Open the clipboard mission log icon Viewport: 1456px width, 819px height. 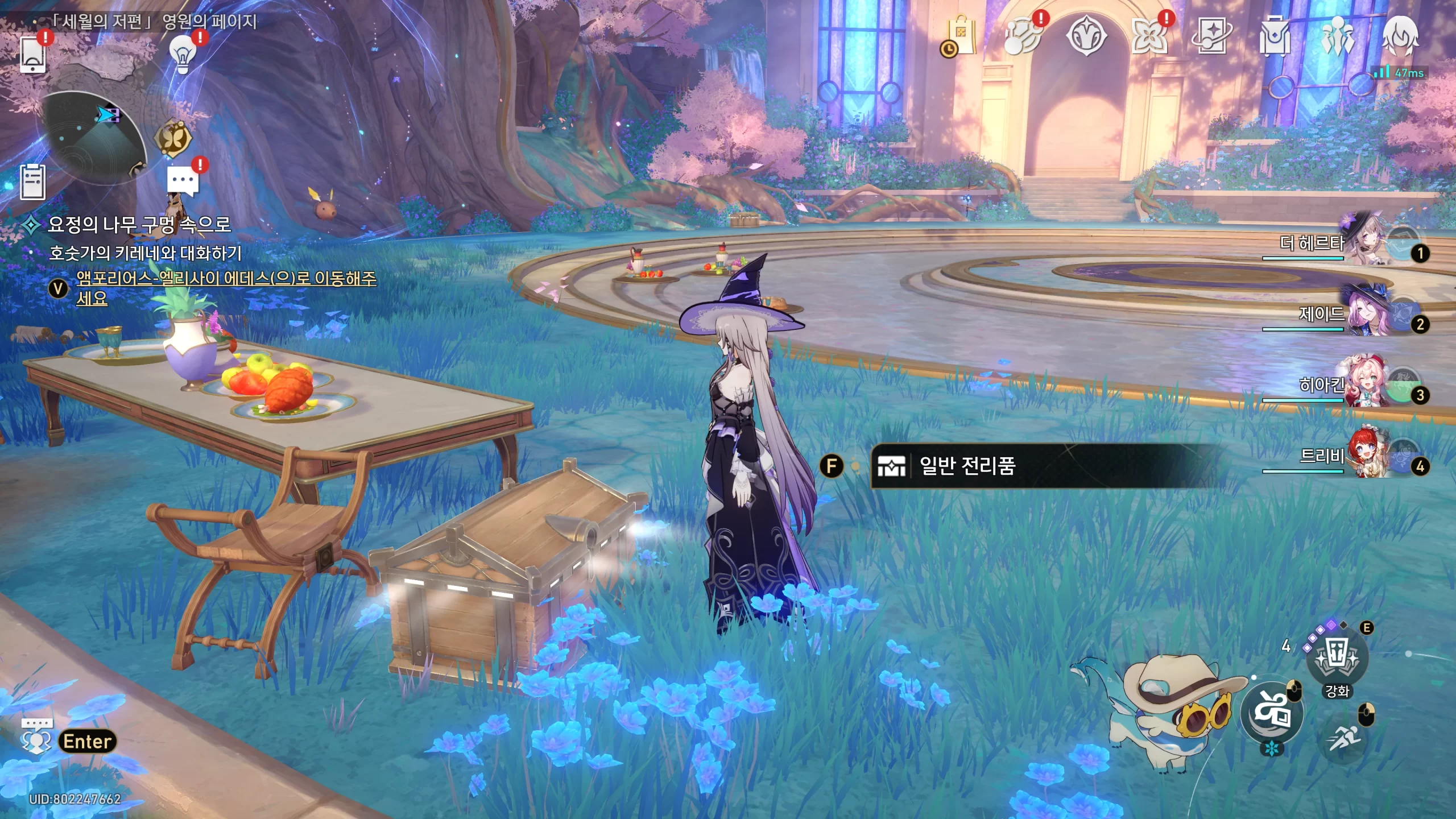pyautogui.click(x=32, y=181)
